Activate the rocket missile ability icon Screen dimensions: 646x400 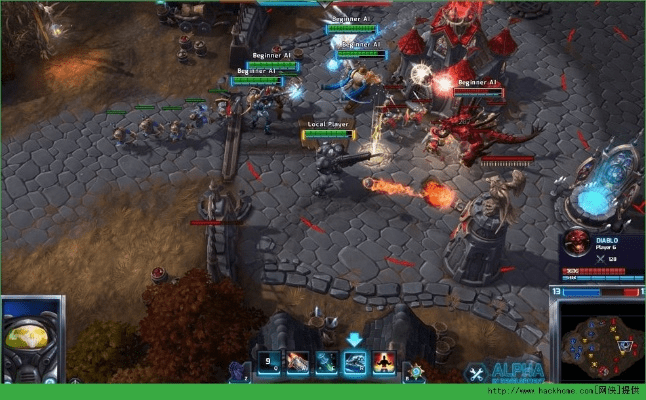pos(298,363)
